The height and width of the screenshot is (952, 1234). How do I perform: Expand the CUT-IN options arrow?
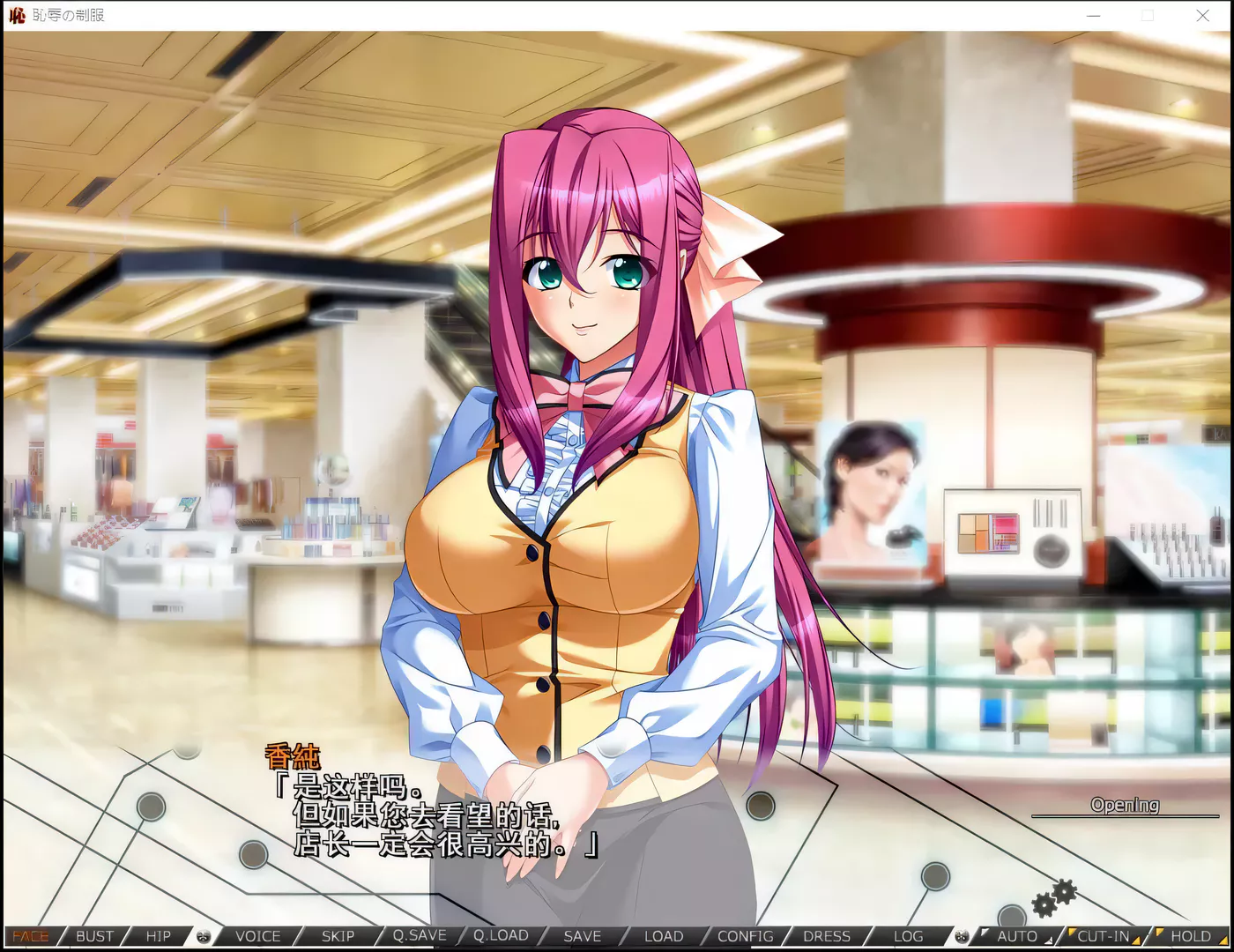click(1137, 940)
